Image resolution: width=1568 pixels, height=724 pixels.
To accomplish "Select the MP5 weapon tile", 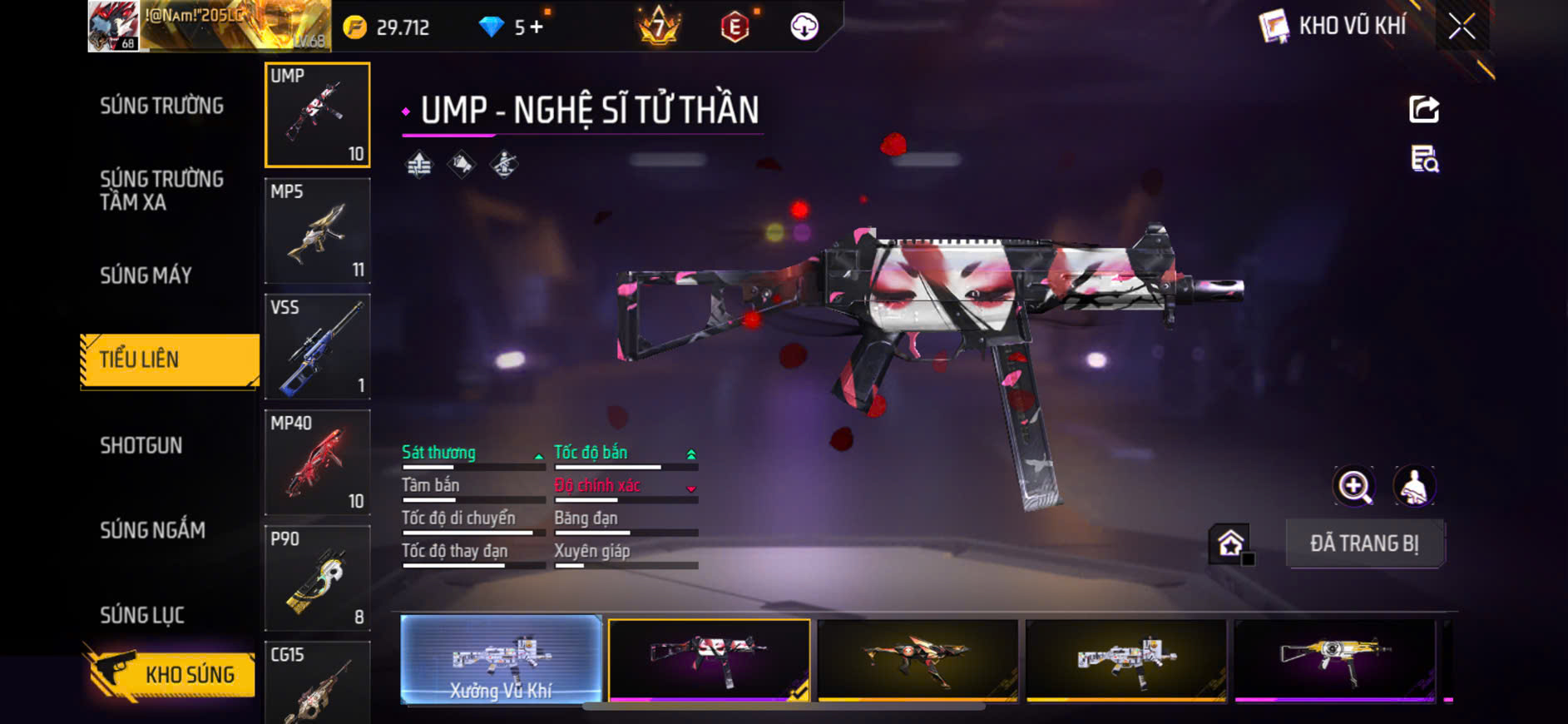I will (x=317, y=231).
